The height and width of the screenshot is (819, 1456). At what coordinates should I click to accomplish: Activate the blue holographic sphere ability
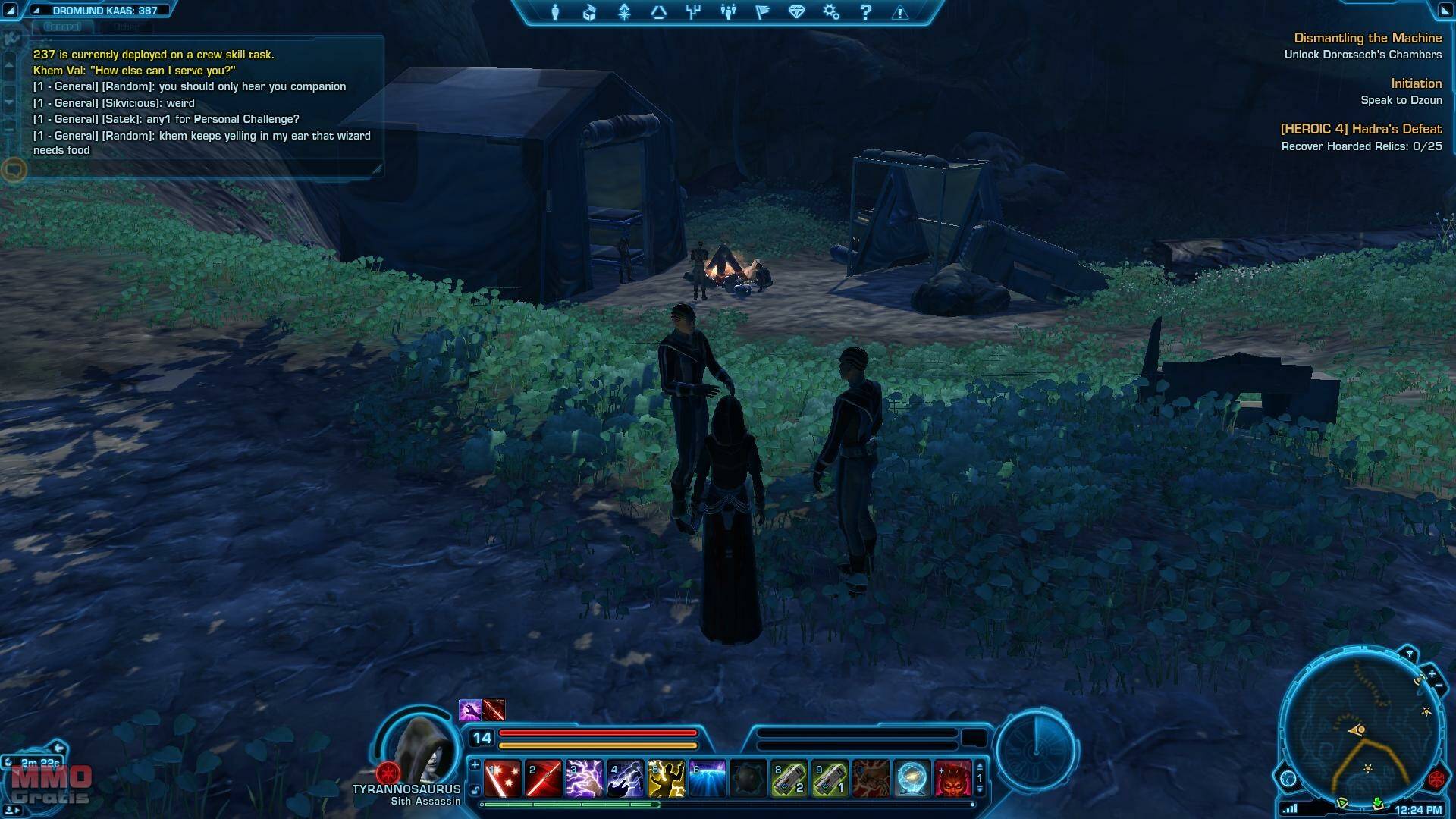point(912,779)
